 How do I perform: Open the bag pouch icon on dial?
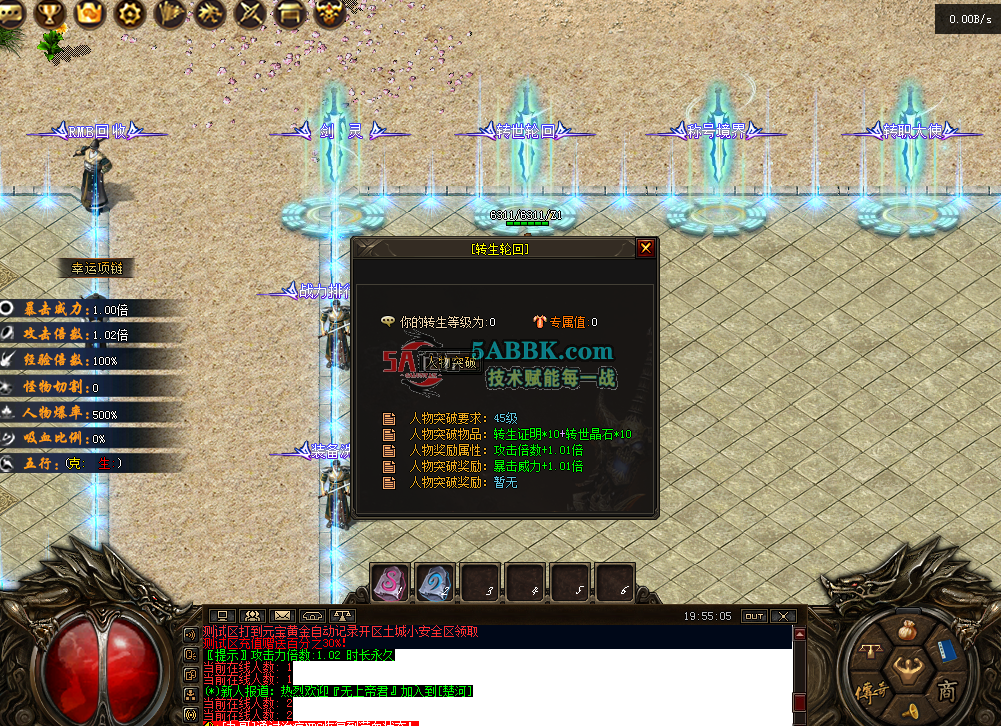tap(909, 633)
